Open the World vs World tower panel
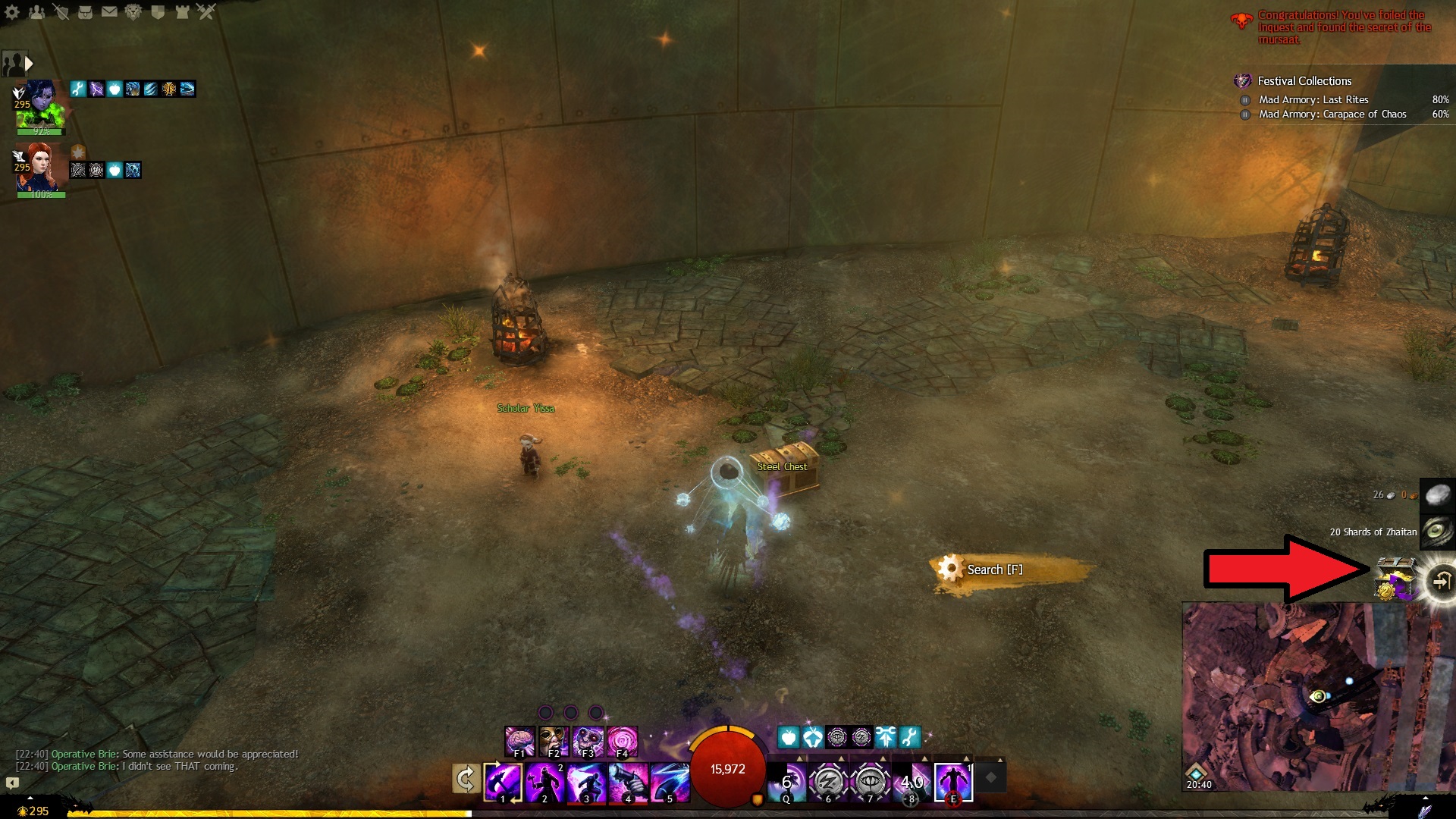 [182, 11]
